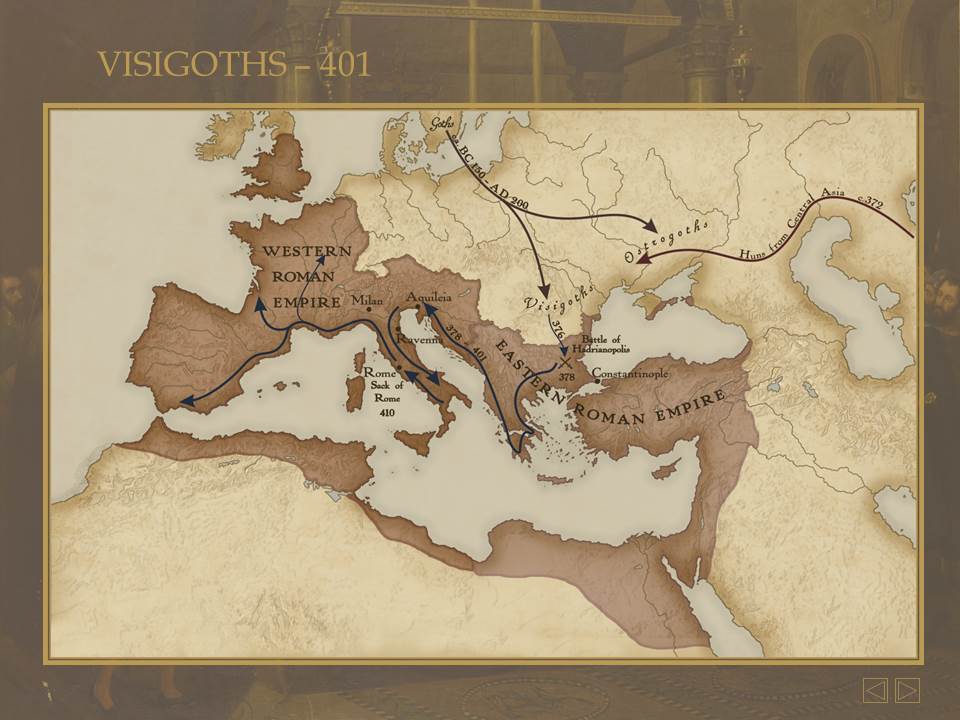Screen dimensions: 960x720
Task: Advance with the next slide arrow
Action: (x=907, y=690)
